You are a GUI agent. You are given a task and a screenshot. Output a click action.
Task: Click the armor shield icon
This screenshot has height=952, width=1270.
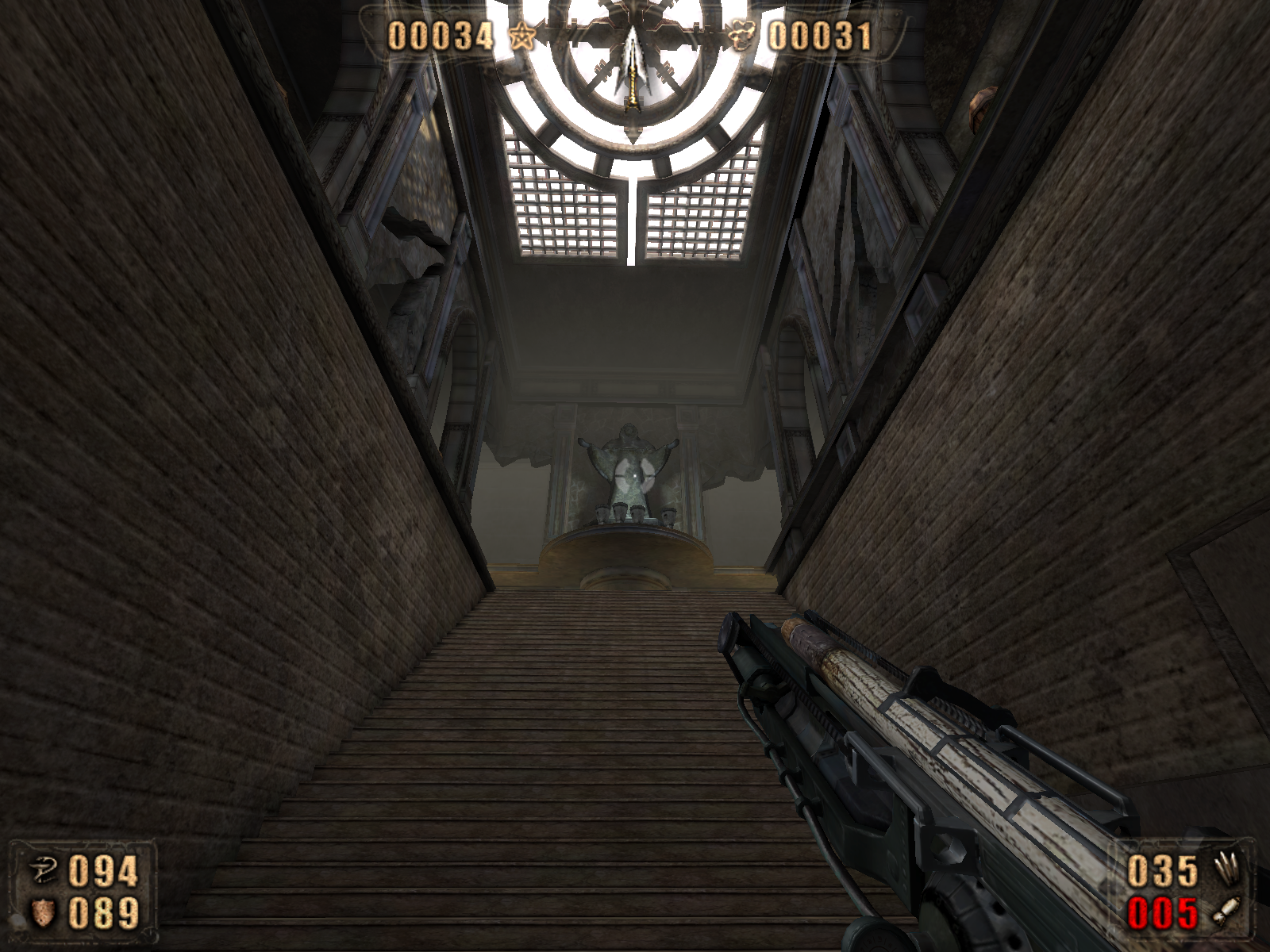pos(43,913)
